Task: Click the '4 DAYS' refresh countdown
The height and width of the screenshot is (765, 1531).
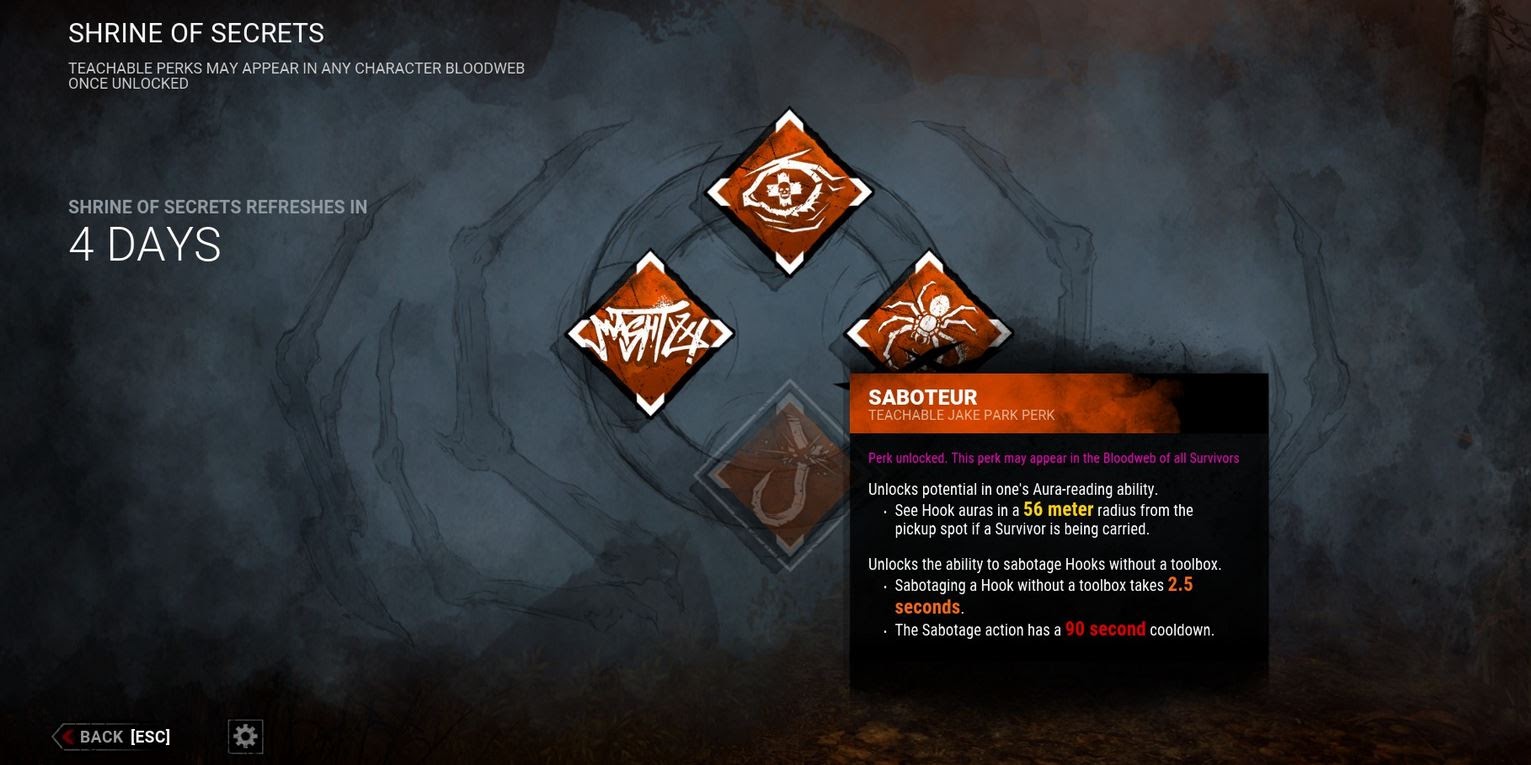Action: (x=145, y=245)
